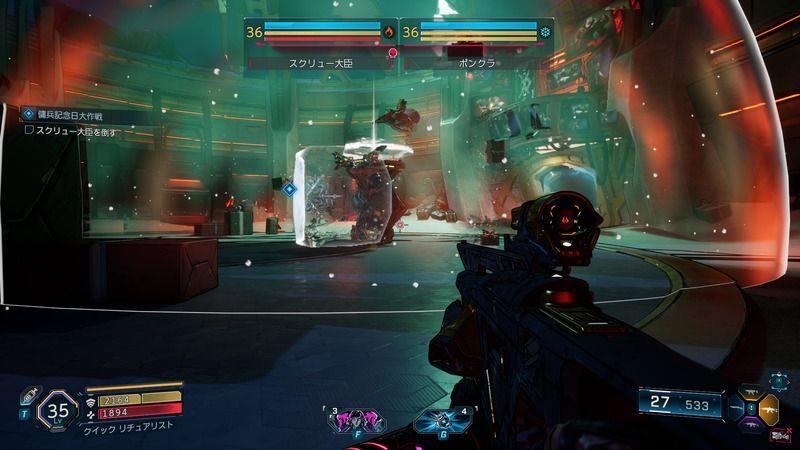Select the blue grenade ordnance icon
The image size is (800, 450).
tap(431, 420)
